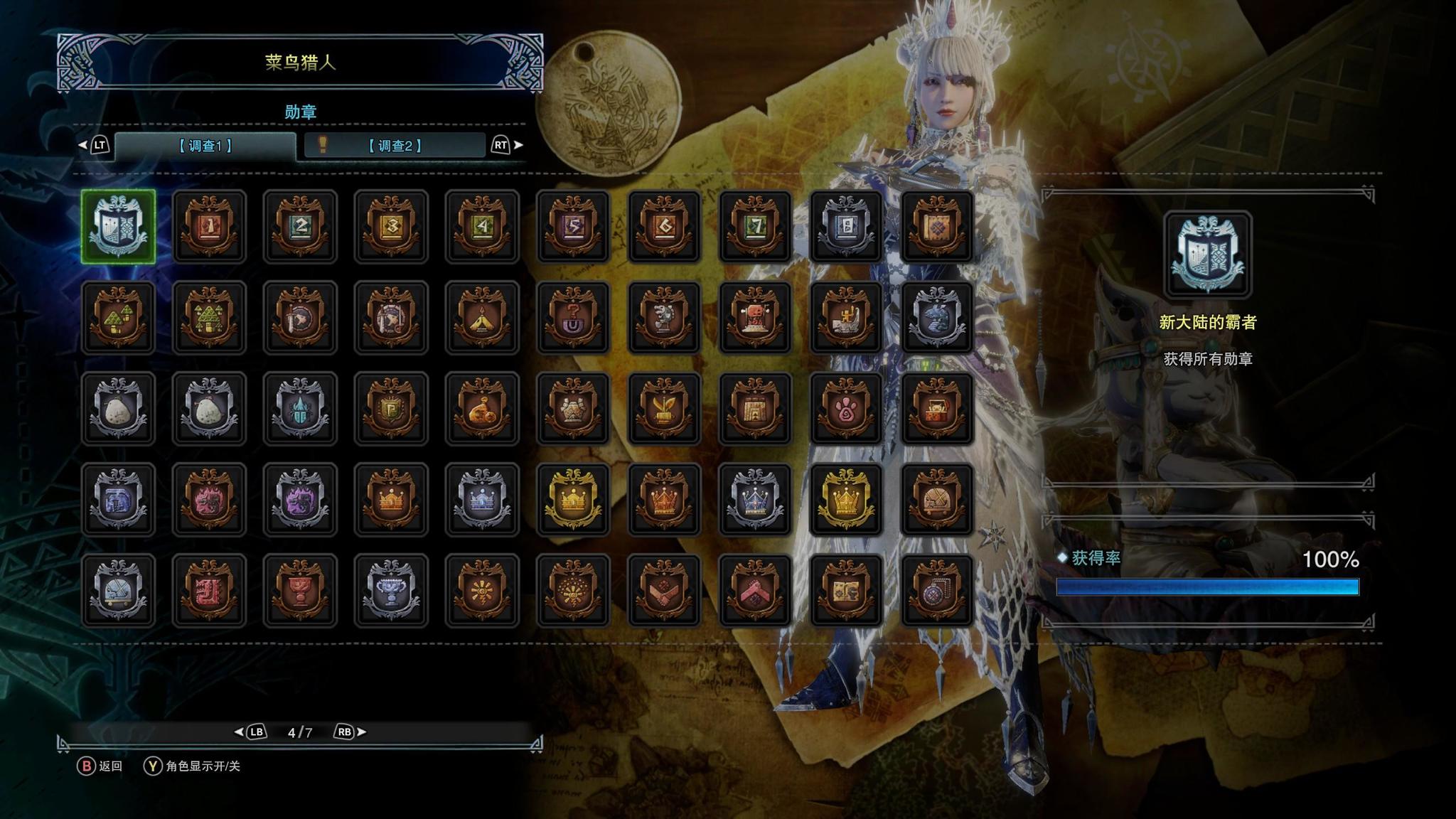Choose the sprouting plant medal
Screen dimensions: 1456x819
(x=664, y=409)
